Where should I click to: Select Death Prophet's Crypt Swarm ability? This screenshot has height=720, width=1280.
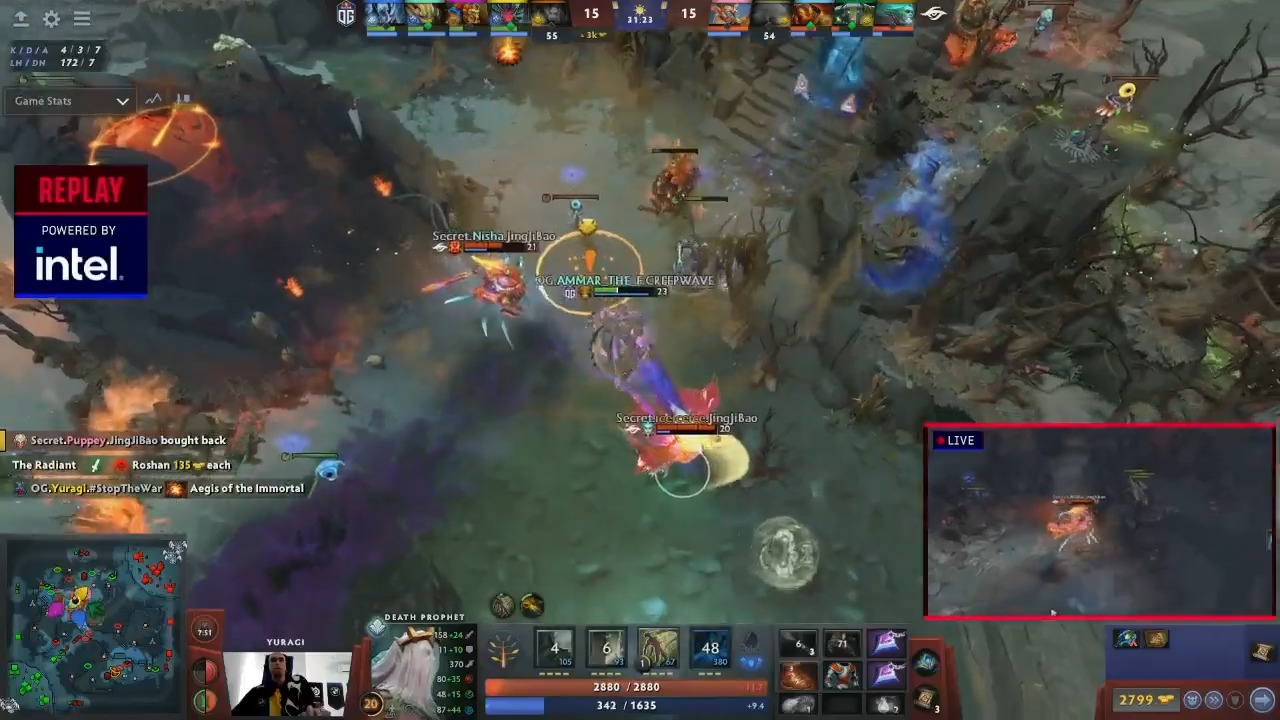point(555,648)
